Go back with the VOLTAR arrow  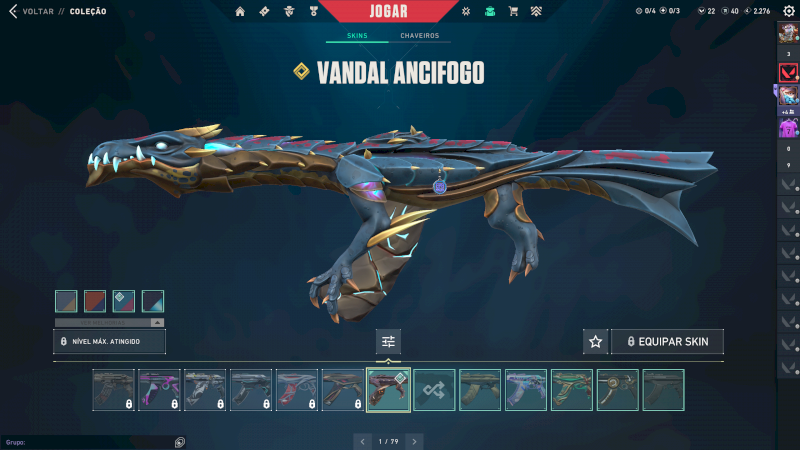[x=13, y=11]
